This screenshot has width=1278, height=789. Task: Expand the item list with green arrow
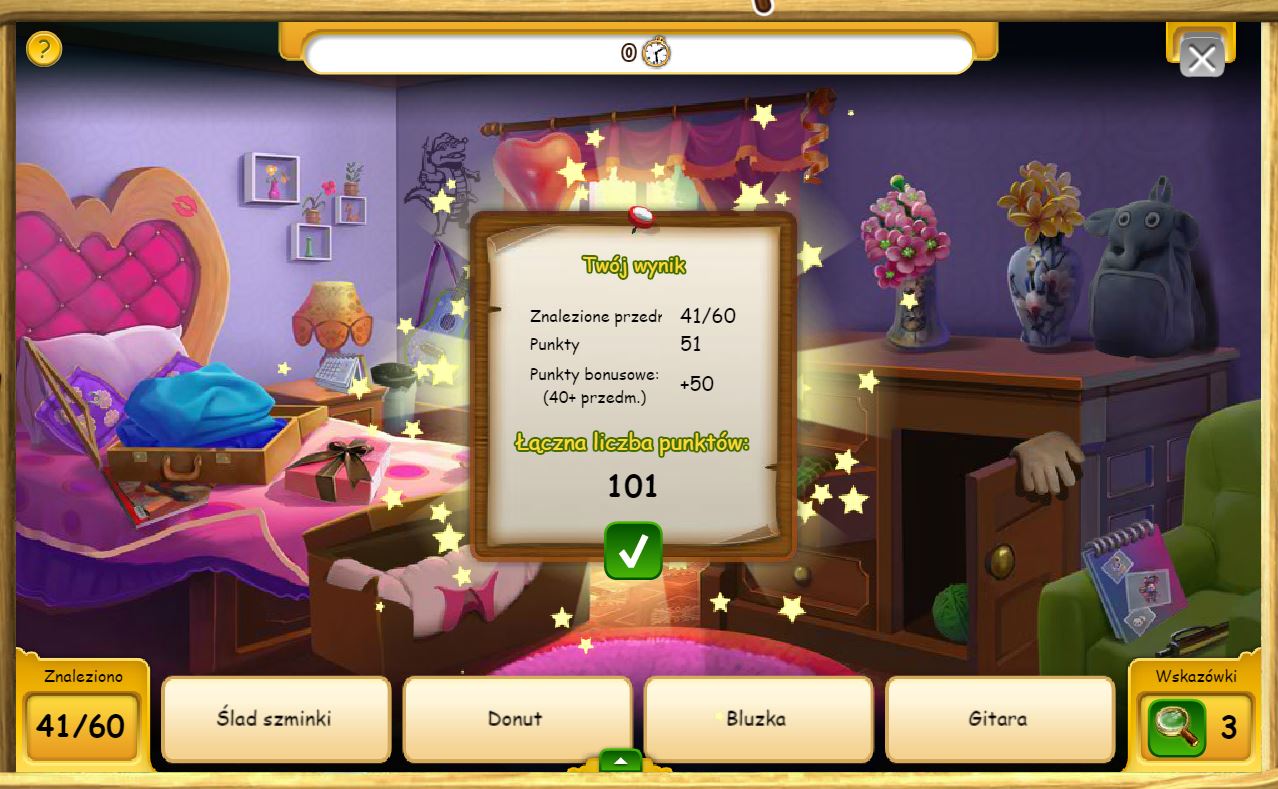[621, 761]
